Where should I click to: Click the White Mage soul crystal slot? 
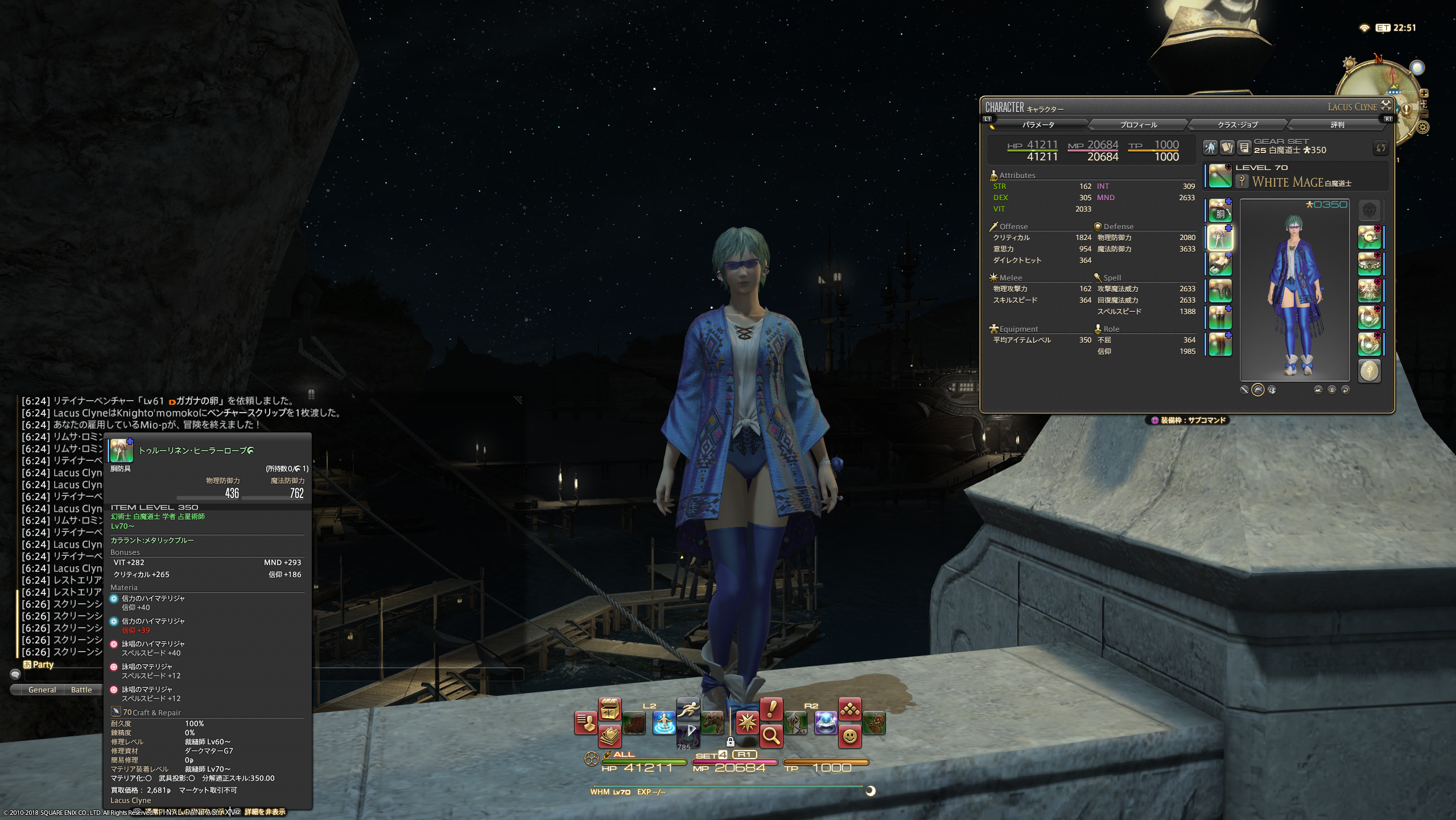[1369, 372]
